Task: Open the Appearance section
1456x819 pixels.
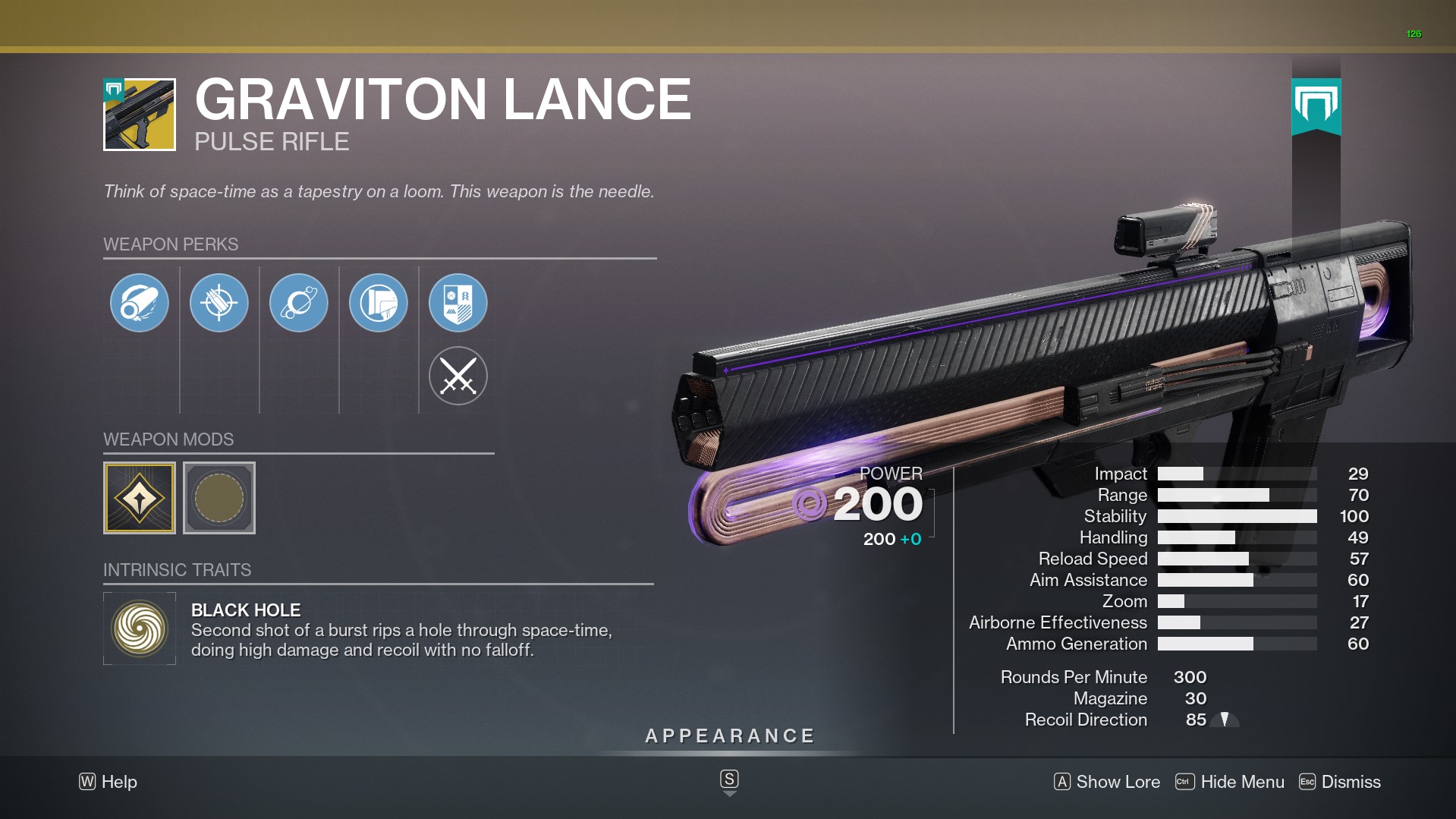Action: coord(729,736)
